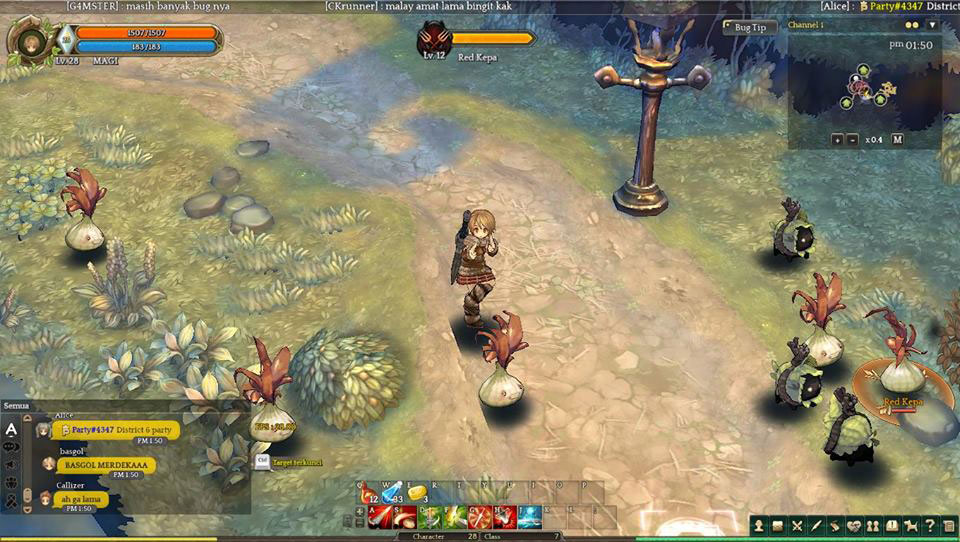Select the all-chat letter A filter
This screenshot has height=542, width=960.
(11, 430)
